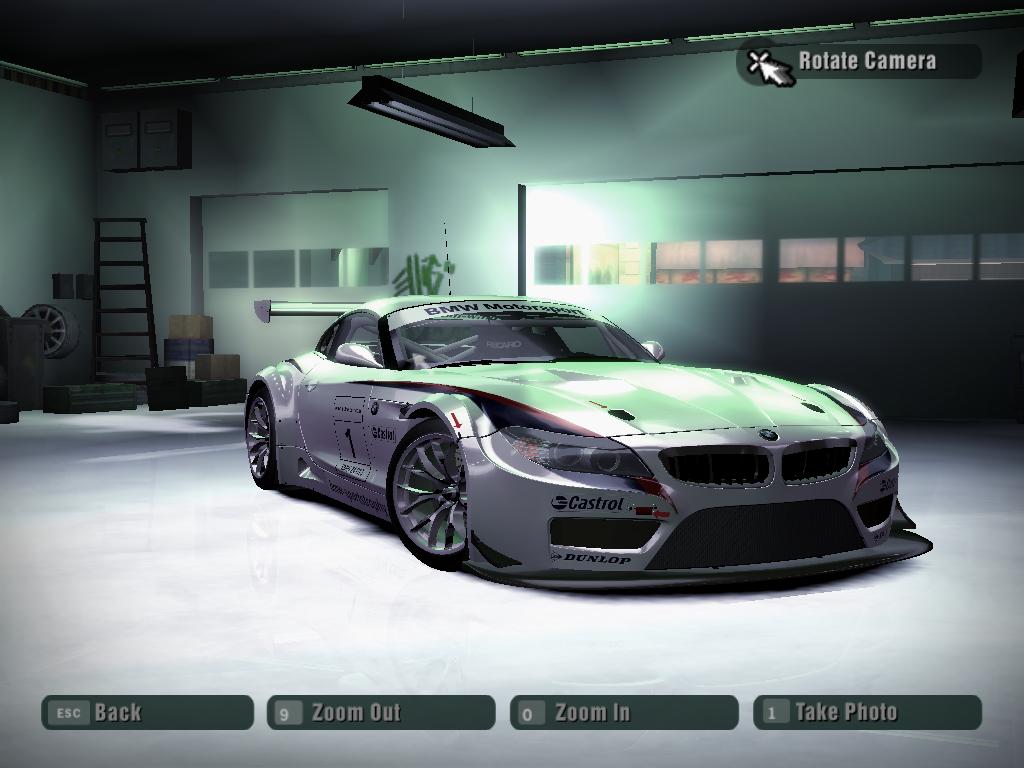Choose the Zoom In button
This screenshot has height=768, width=1024.
pos(623,713)
